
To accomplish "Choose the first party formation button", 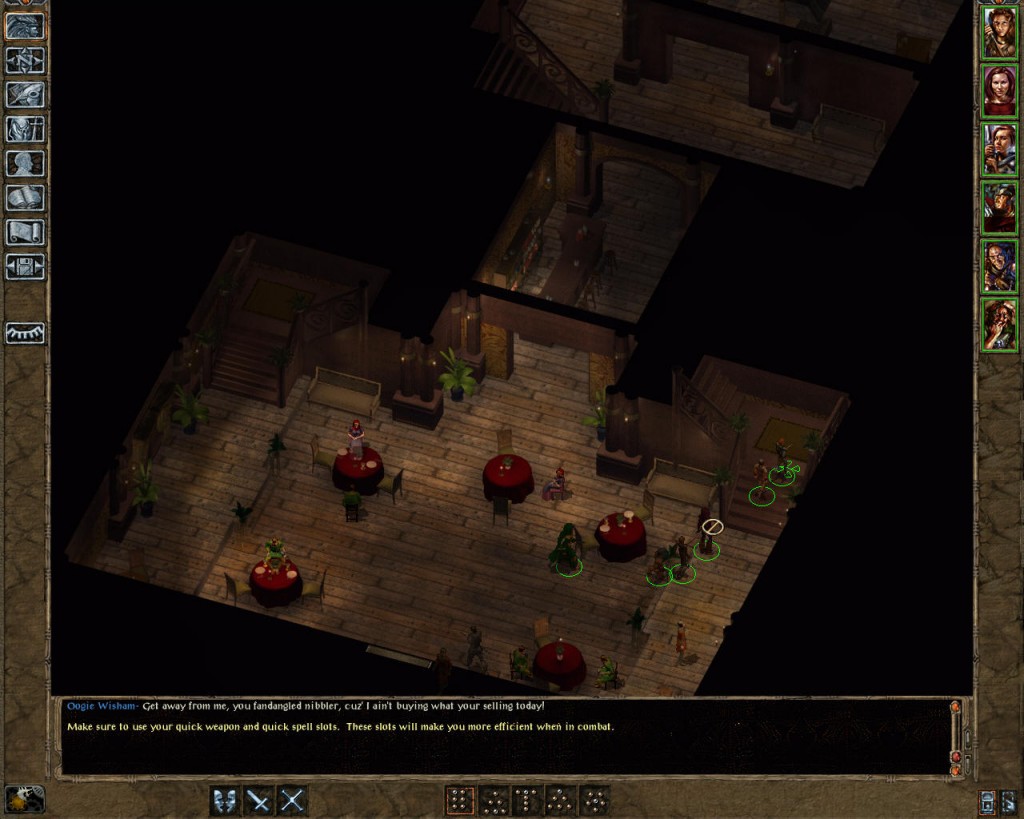I will 459,800.
